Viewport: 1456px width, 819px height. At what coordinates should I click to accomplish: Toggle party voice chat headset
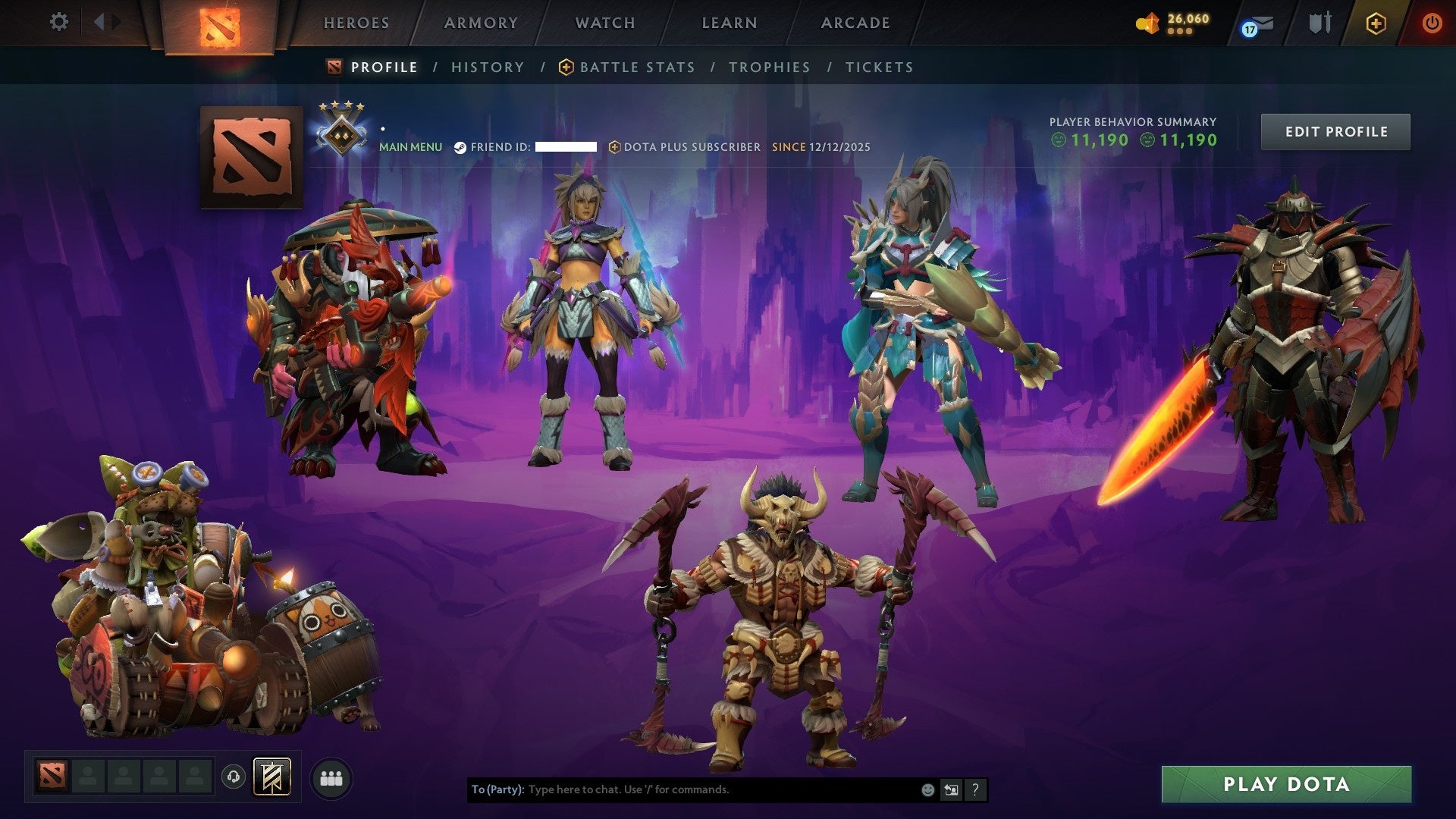pos(232,777)
